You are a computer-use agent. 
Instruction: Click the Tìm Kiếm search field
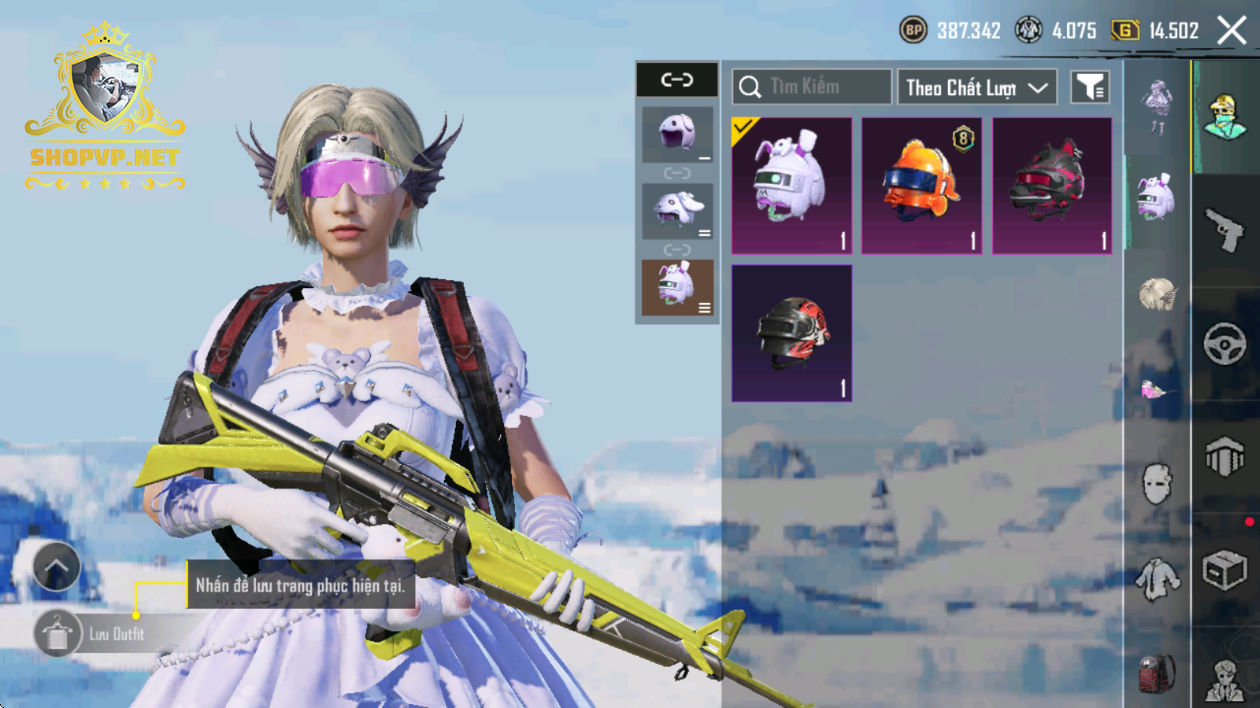(x=812, y=87)
